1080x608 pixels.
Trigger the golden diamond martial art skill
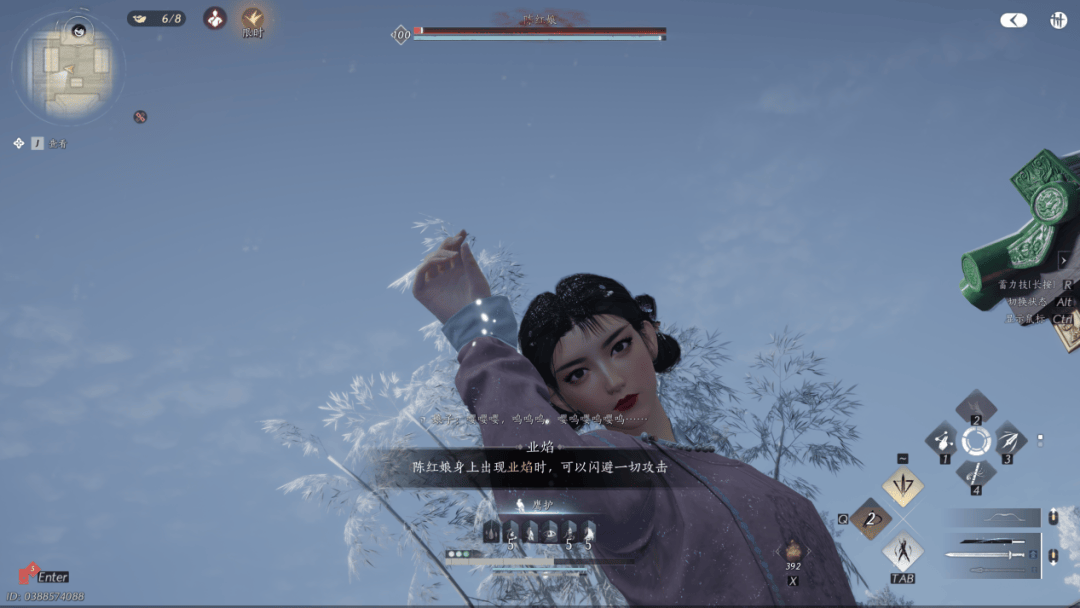pyautogui.click(x=902, y=487)
